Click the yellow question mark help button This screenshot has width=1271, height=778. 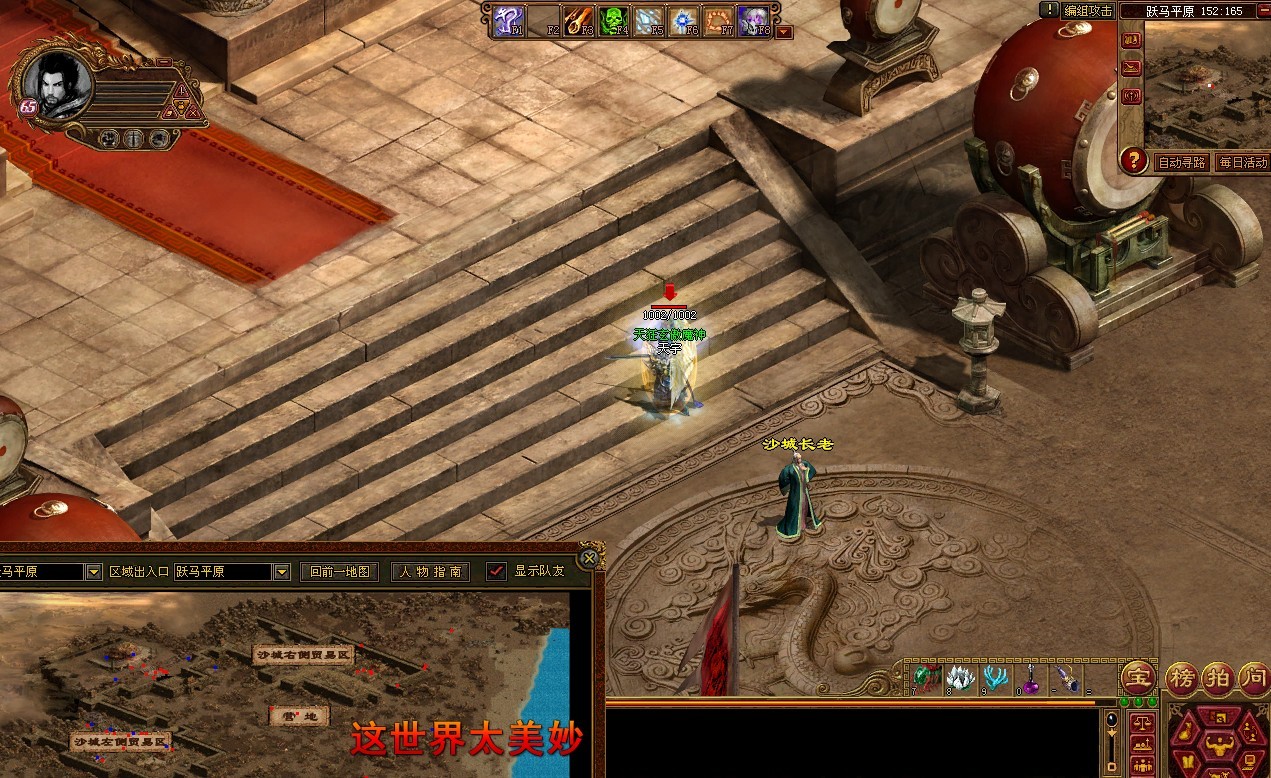[1133, 160]
